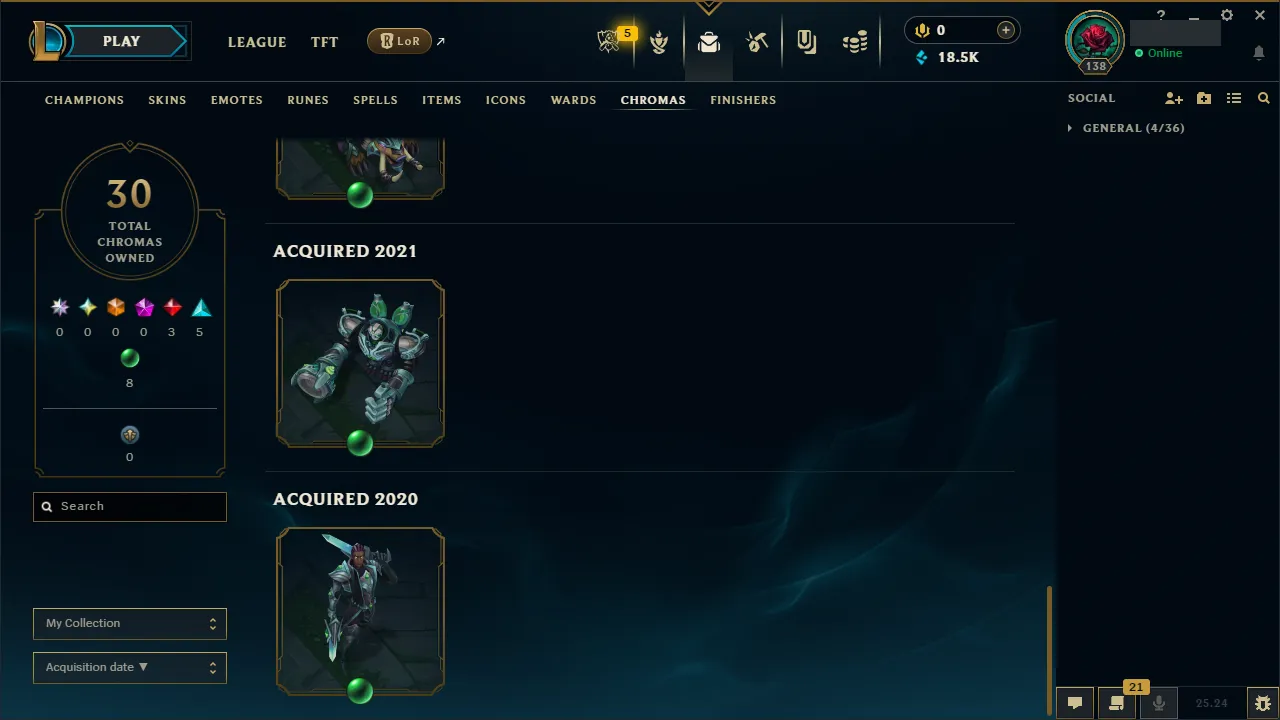Open the TFT menu item

click(324, 42)
